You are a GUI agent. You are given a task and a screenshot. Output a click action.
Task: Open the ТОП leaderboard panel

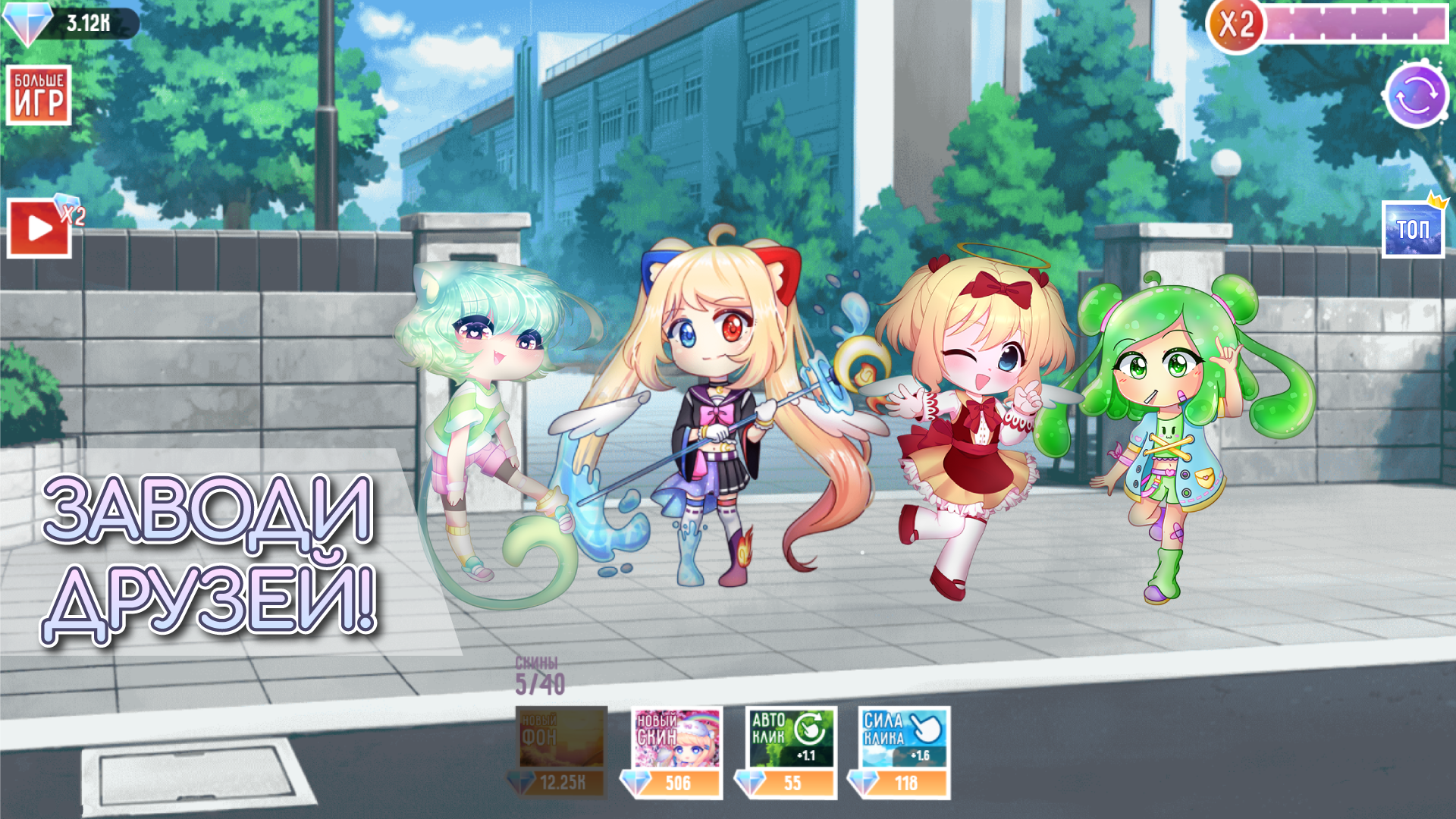1412,227
